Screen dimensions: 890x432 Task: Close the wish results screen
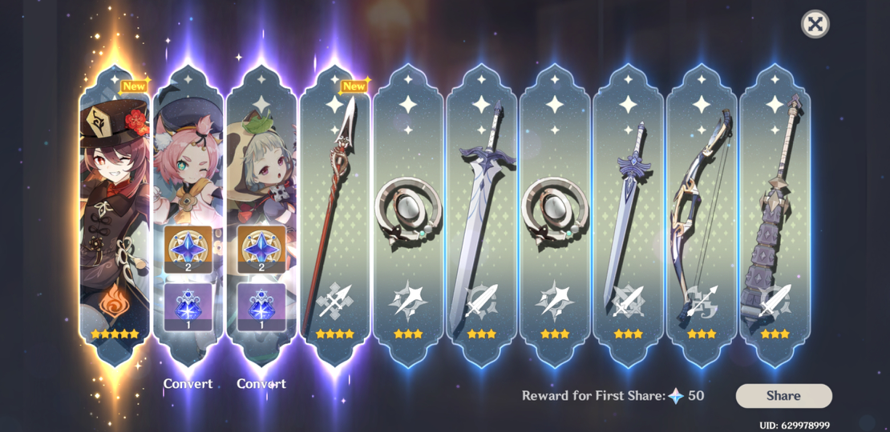(x=815, y=24)
